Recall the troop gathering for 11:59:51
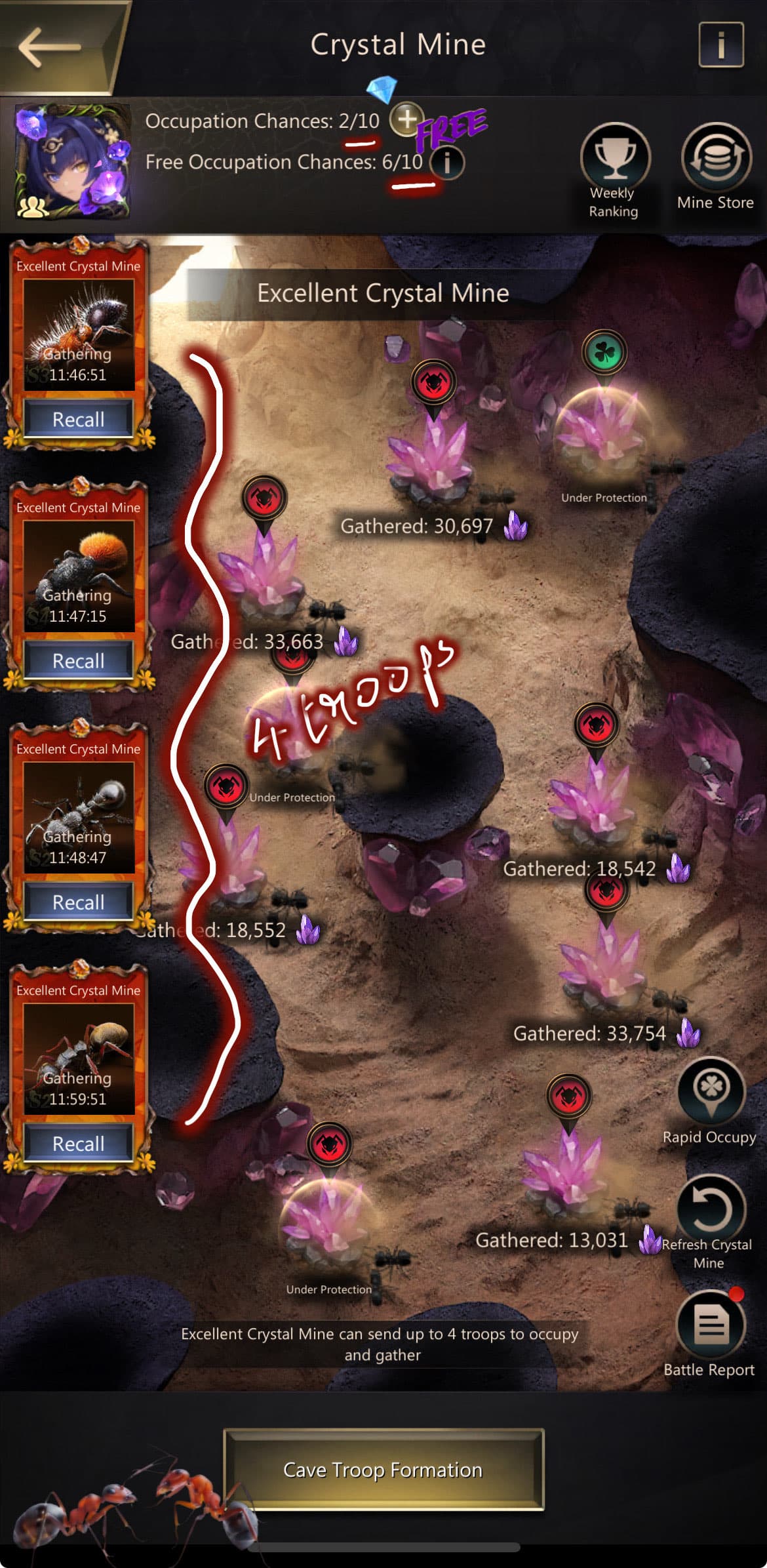767x1568 pixels. click(79, 1143)
